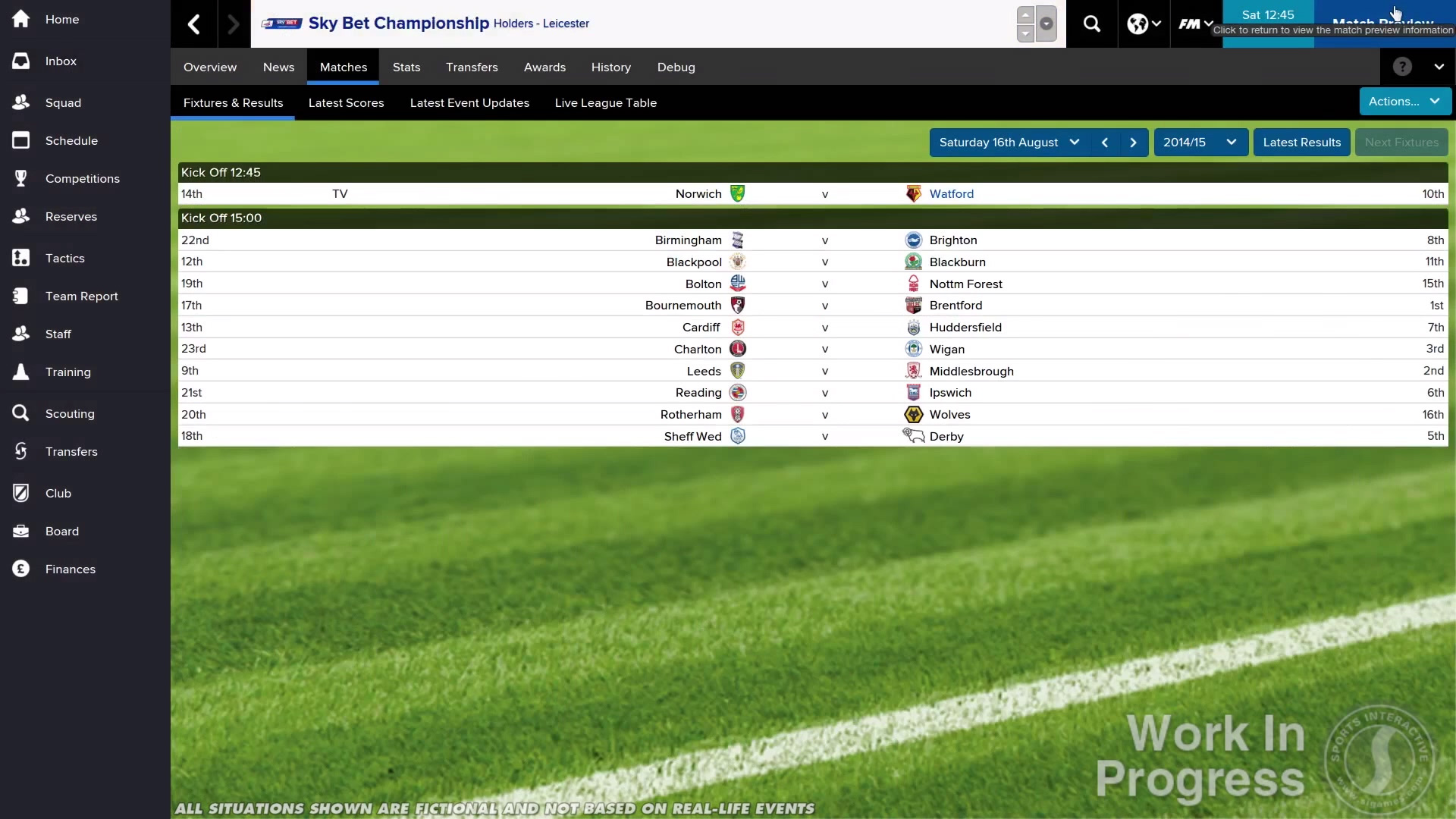Open the search magnifier icon
Image resolution: width=1456 pixels, height=819 pixels.
(x=1091, y=24)
